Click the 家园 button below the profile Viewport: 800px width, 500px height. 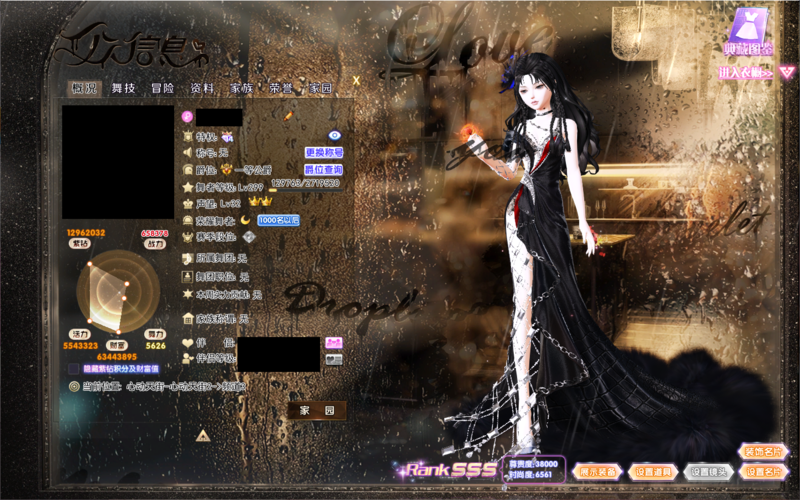(316, 410)
